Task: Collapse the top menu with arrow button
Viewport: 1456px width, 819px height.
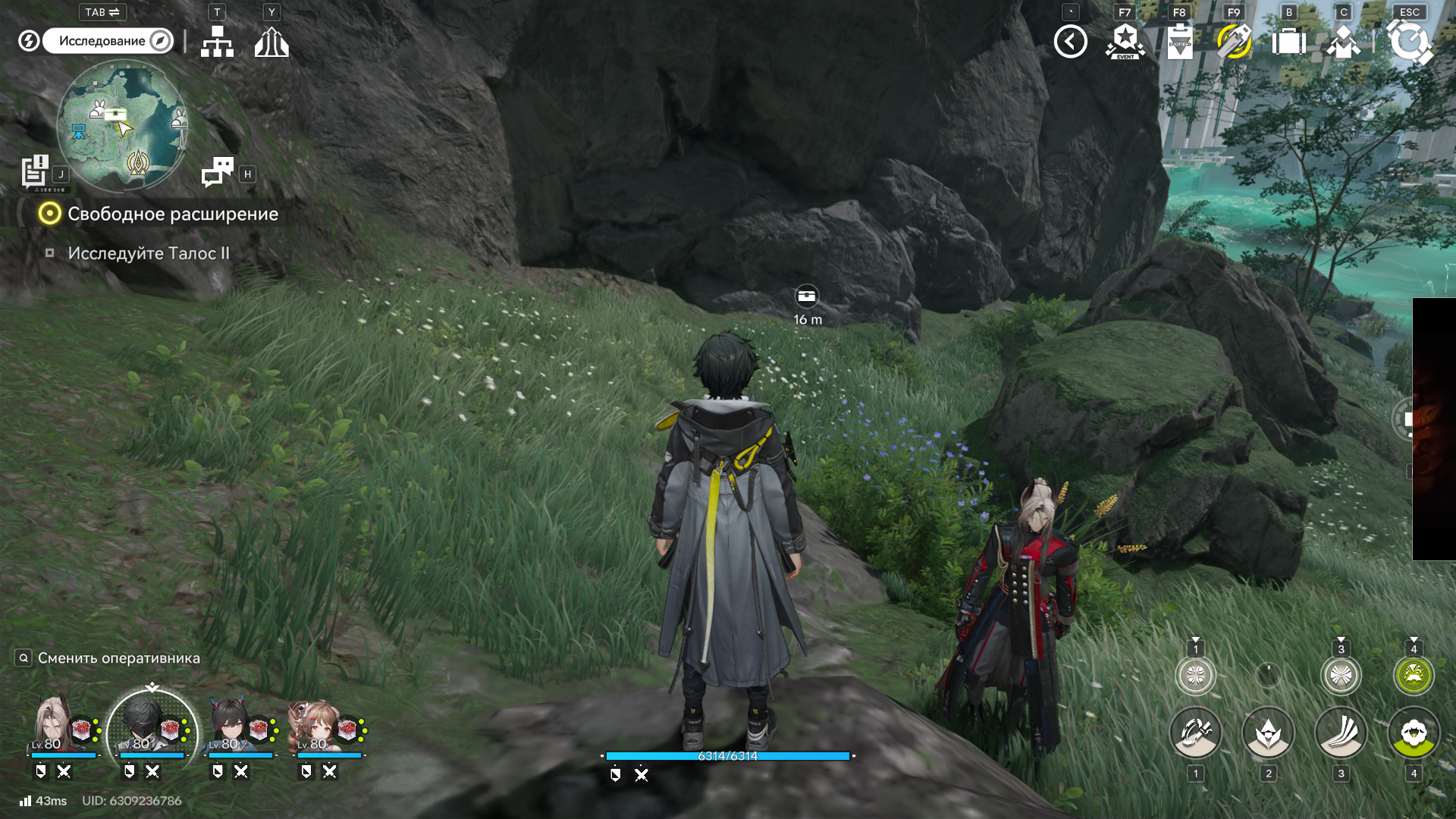Action: pyautogui.click(x=1070, y=42)
